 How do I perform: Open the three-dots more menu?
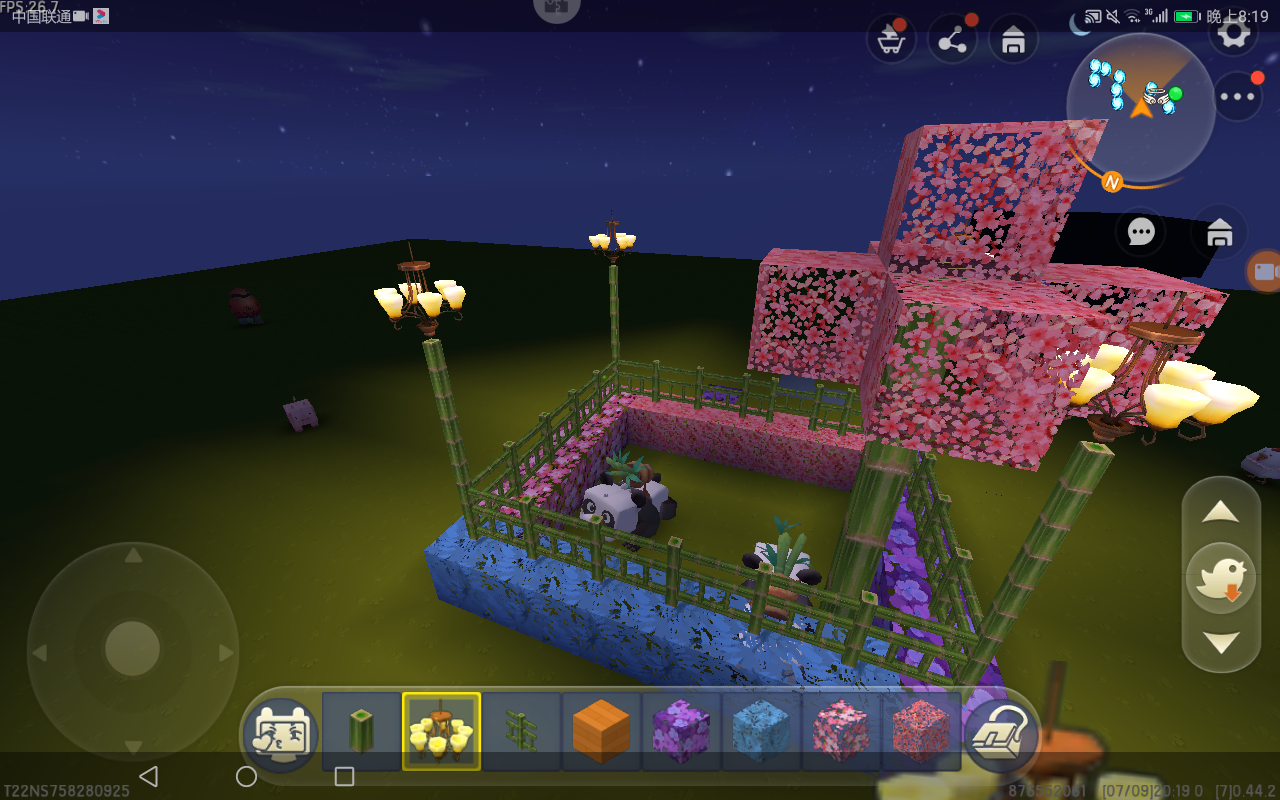click(x=1238, y=97)
